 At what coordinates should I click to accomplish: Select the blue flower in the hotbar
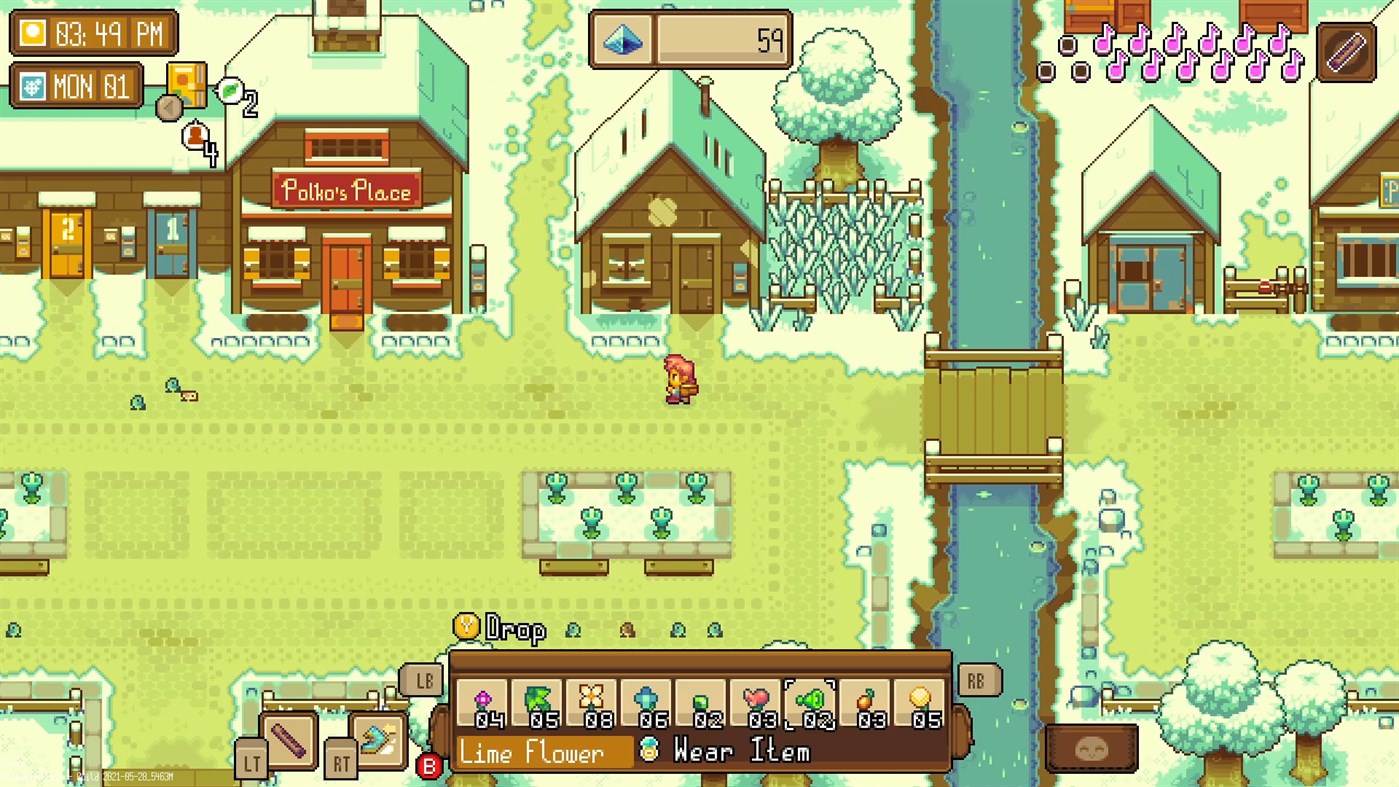pos(646,698)
